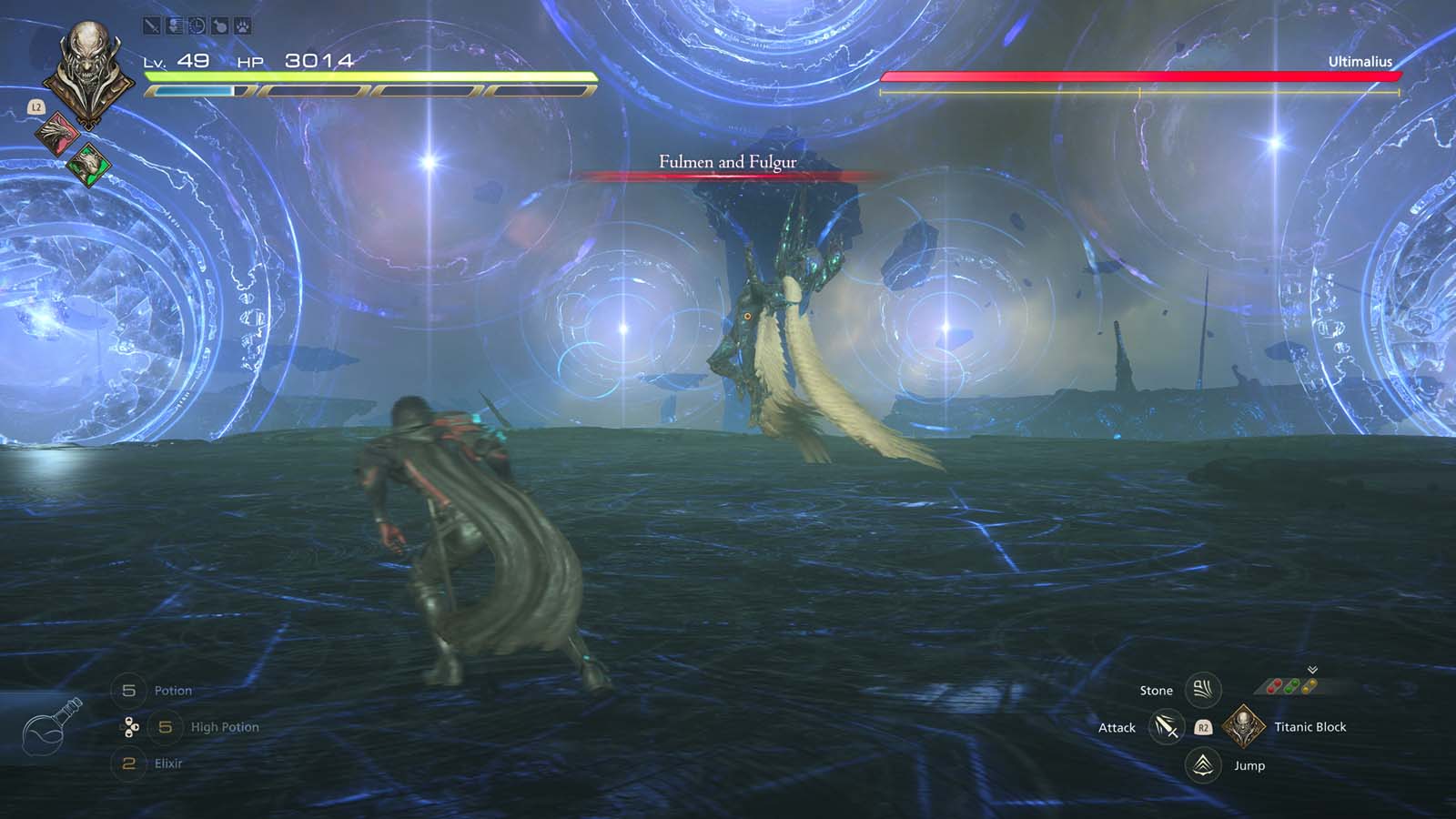Image resolution: width=1456 pixels, height=819 pixels.
Task: Select the Attack sword icon
Action: [x=1166, y=727]
